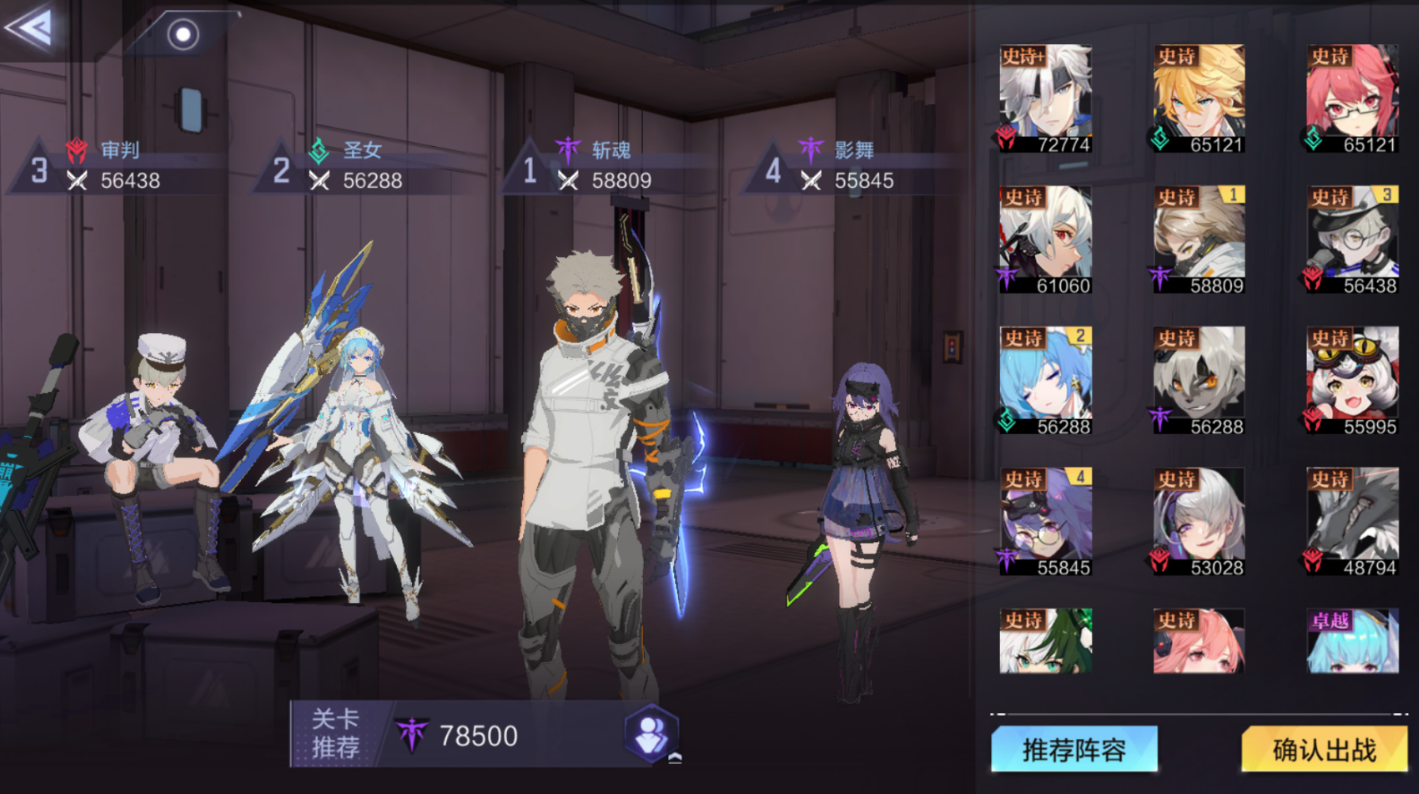Viewport: 1419px width, 794px height.
Task: Select the 72774 power hero portrait
Action: tap(1045, 98)
